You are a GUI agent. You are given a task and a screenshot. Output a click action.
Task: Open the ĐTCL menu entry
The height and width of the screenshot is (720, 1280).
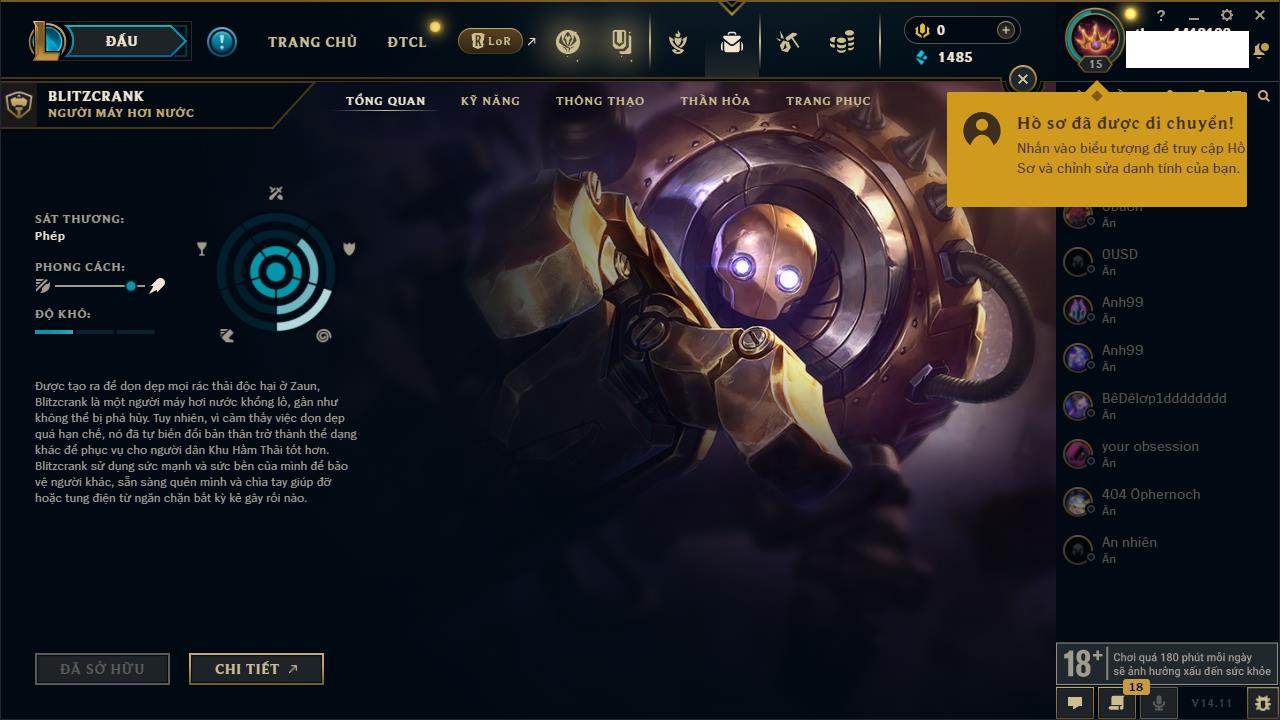(x=407, y=42)
